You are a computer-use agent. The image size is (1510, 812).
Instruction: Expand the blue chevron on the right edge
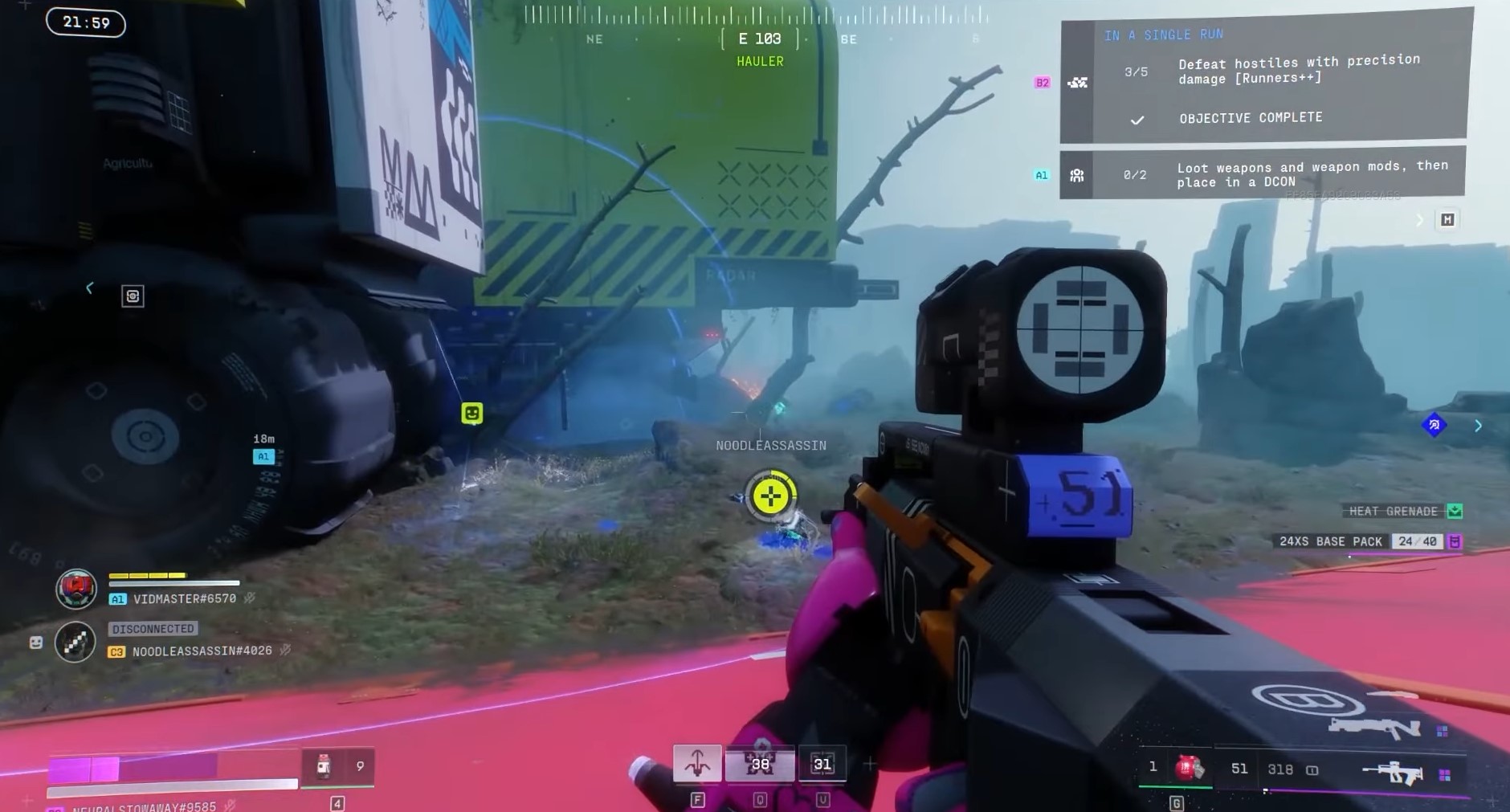tap(1479, 426)
